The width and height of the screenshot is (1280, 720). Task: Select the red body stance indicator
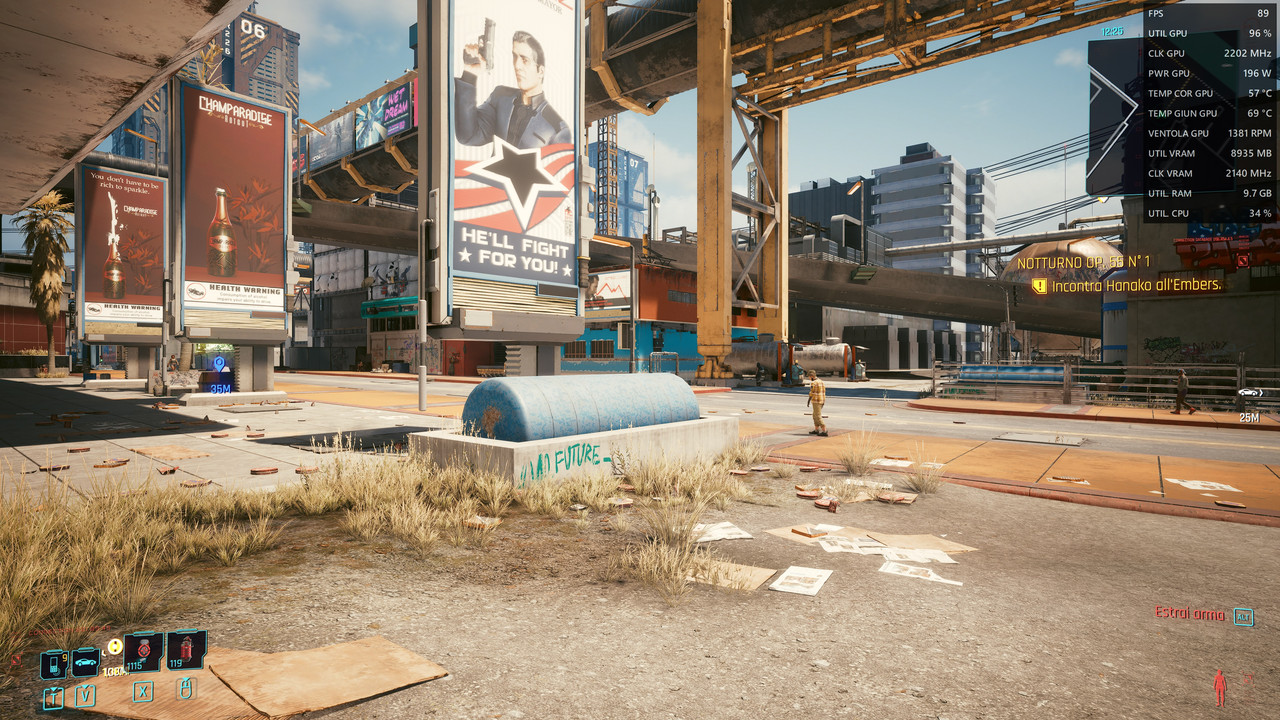click(1220, 688)
